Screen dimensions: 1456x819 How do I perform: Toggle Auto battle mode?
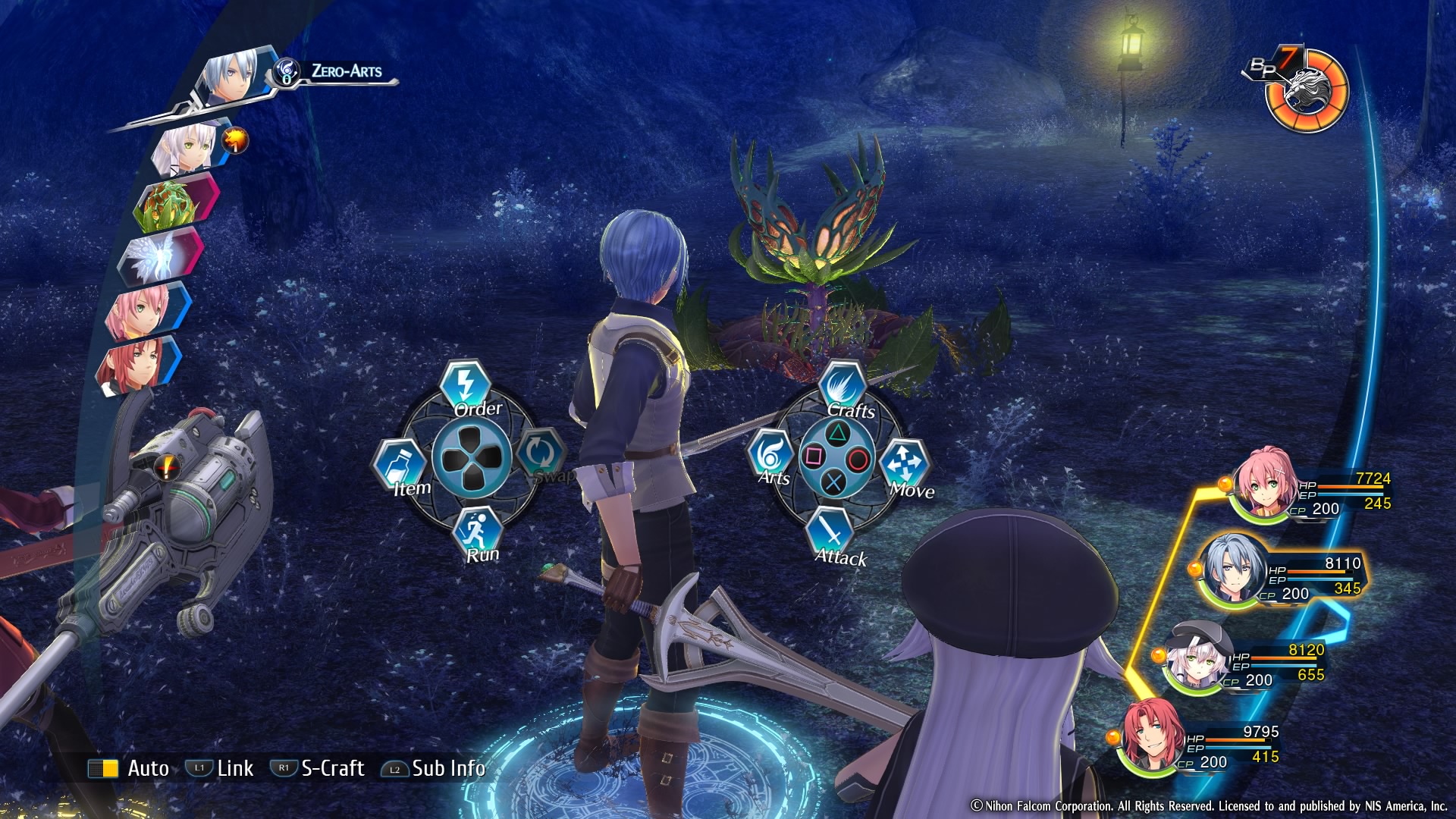pyautogui.click(x=129, y=768)
